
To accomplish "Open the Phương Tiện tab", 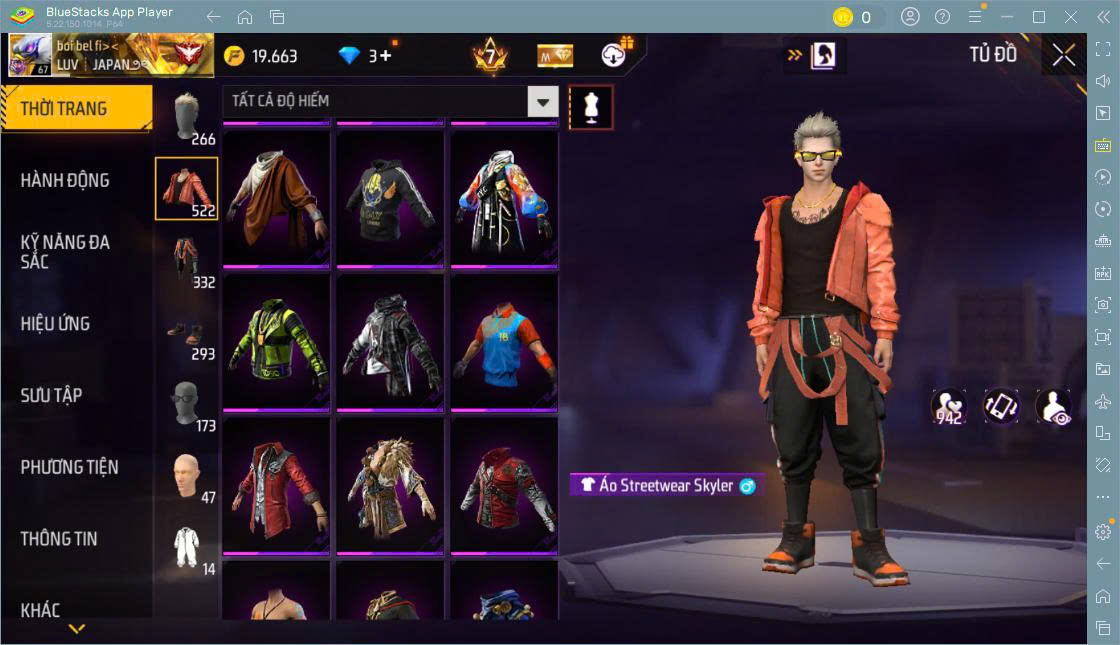I will [x=70, y=467].
